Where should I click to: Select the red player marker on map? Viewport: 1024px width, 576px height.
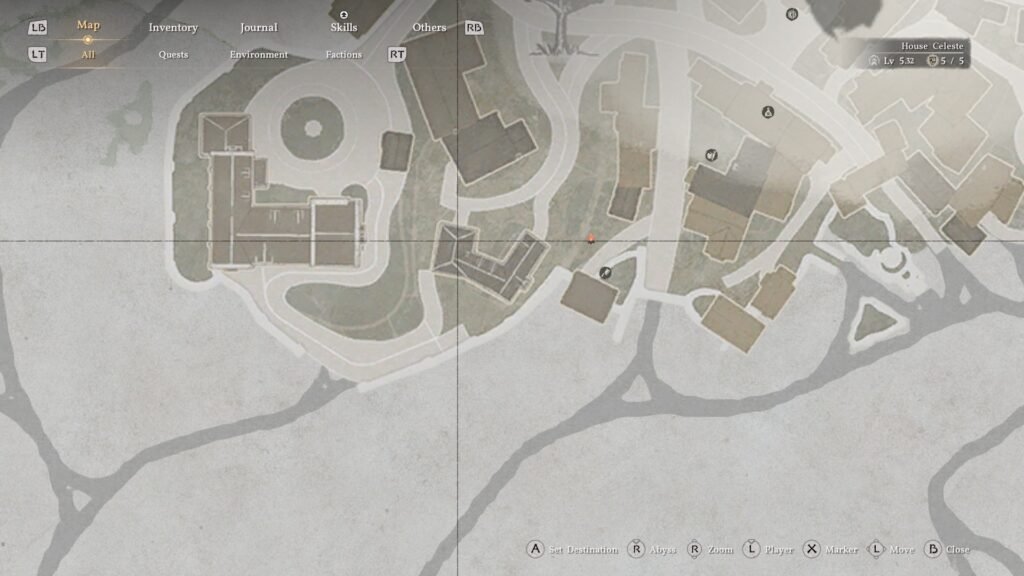click(x=592, y=238)
